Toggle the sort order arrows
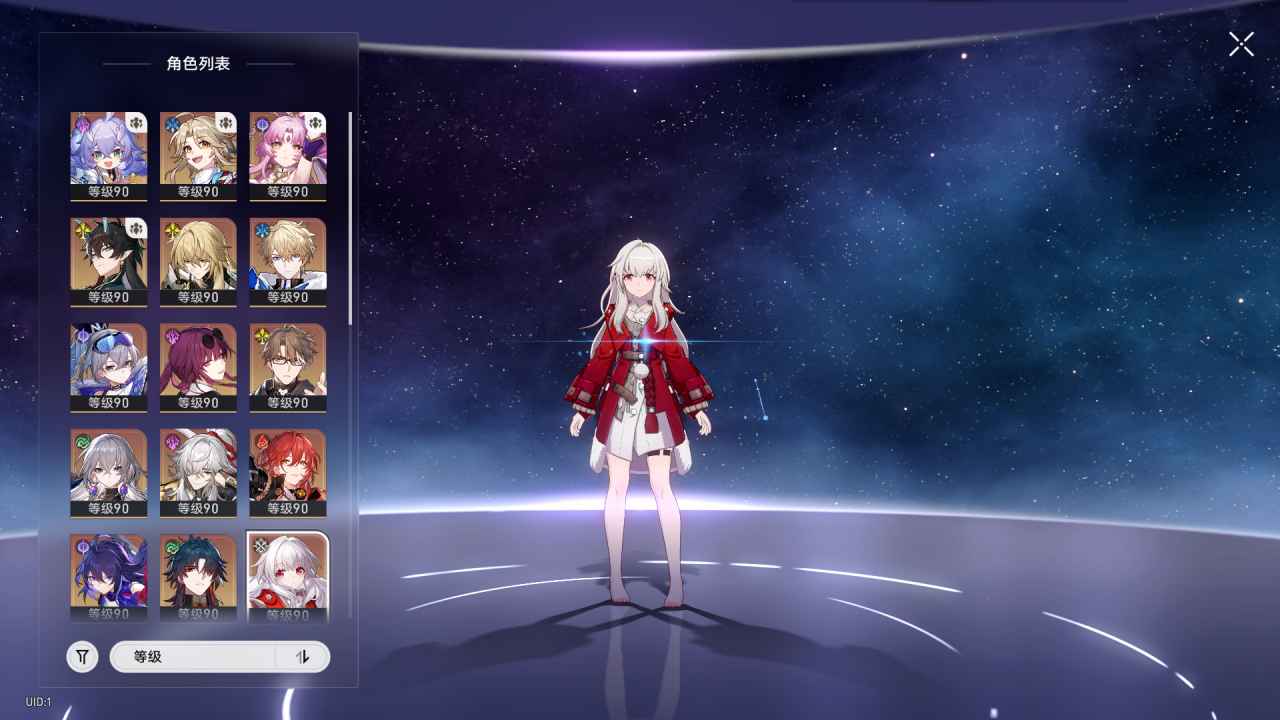This screenshot has width=1280, height=720. (x=303, y=657)
